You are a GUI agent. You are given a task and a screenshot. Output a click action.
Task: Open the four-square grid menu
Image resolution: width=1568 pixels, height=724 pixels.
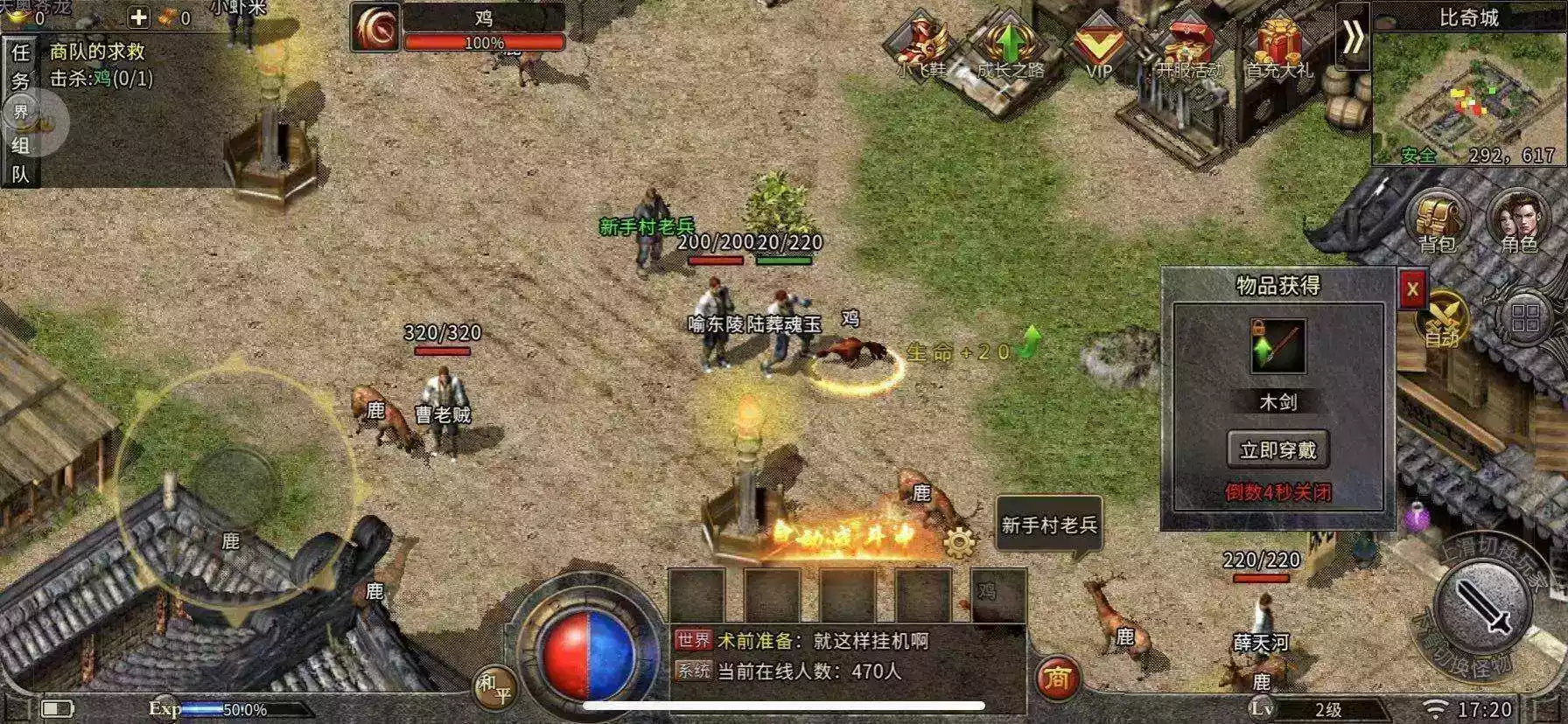1525,317
